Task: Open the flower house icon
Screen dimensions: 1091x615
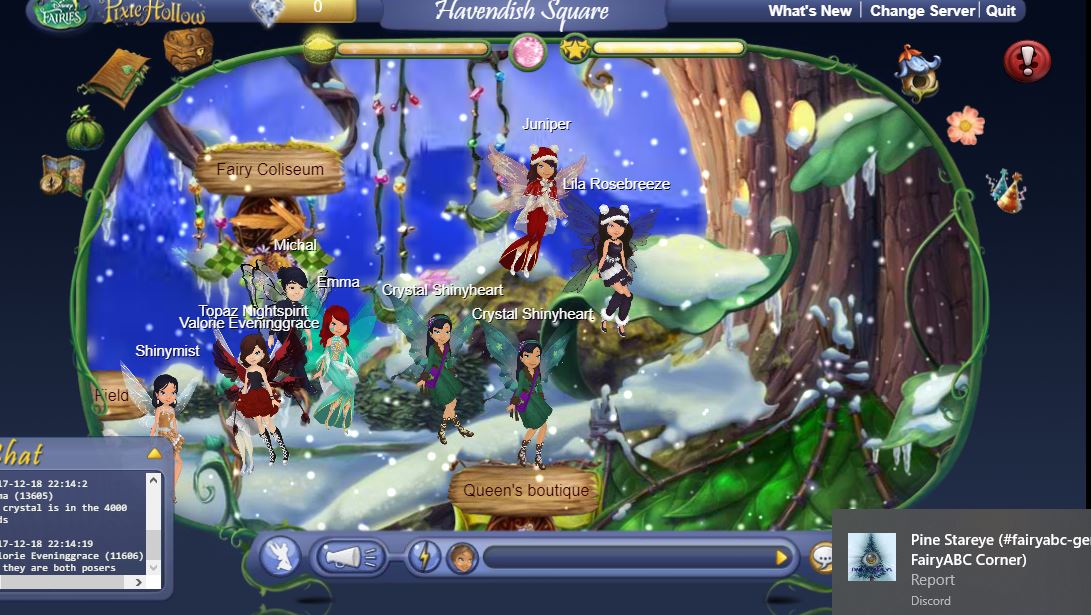Action: click(x=917, y=70)
